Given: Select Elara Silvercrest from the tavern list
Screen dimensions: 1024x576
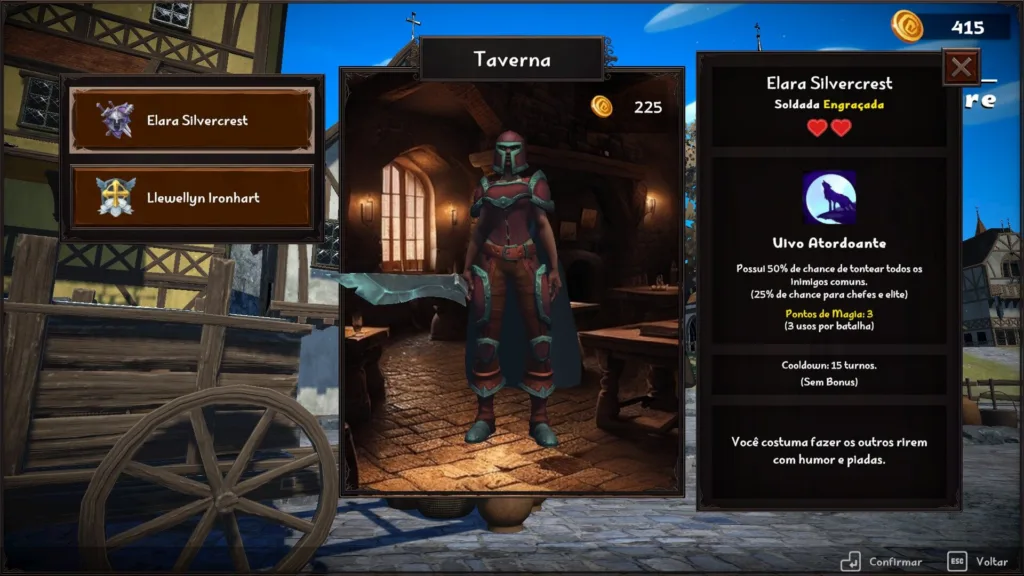Looking at the screenshot, I should (x=192, y=121).
